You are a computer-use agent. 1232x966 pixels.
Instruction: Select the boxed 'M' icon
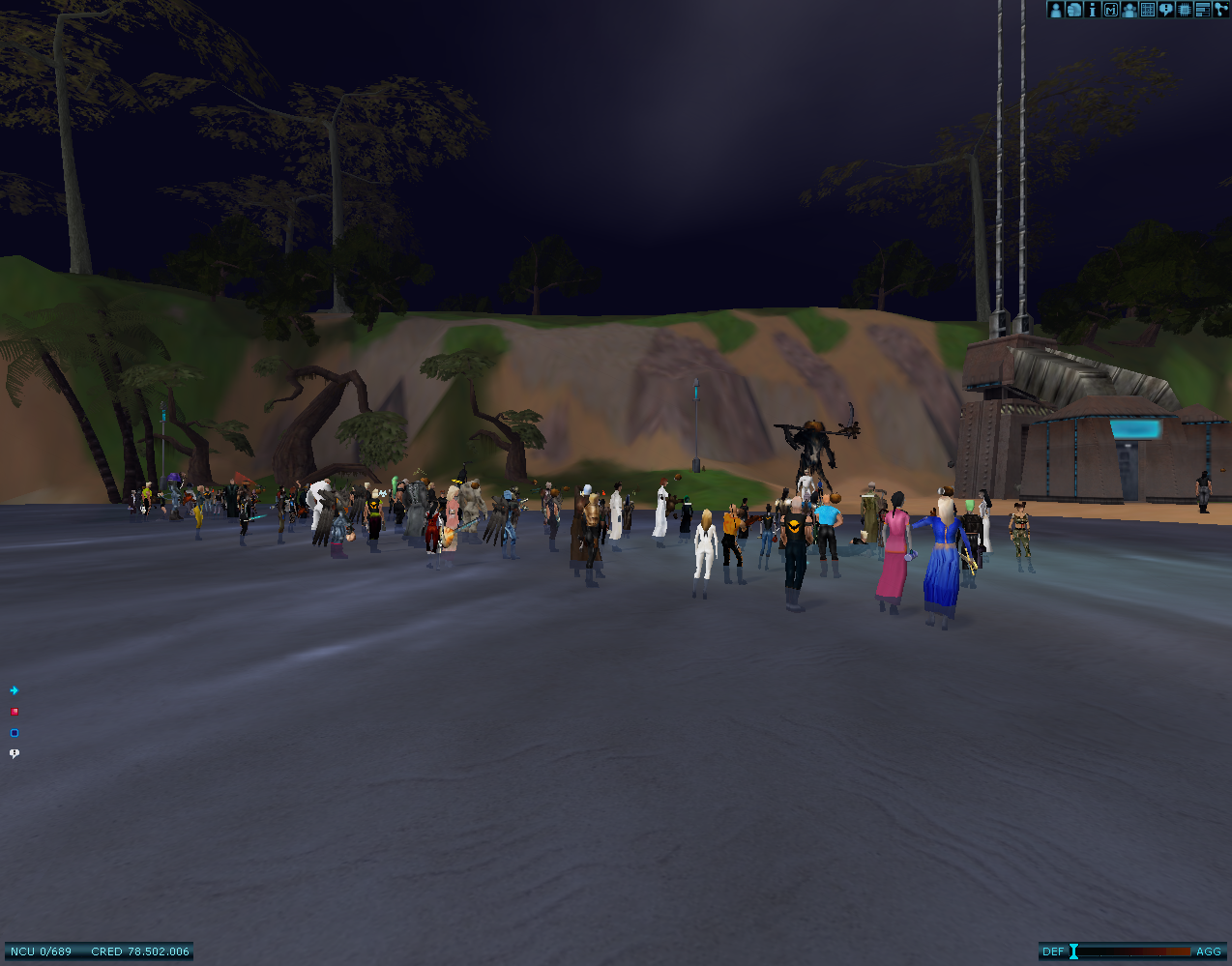coord(1110,10)
